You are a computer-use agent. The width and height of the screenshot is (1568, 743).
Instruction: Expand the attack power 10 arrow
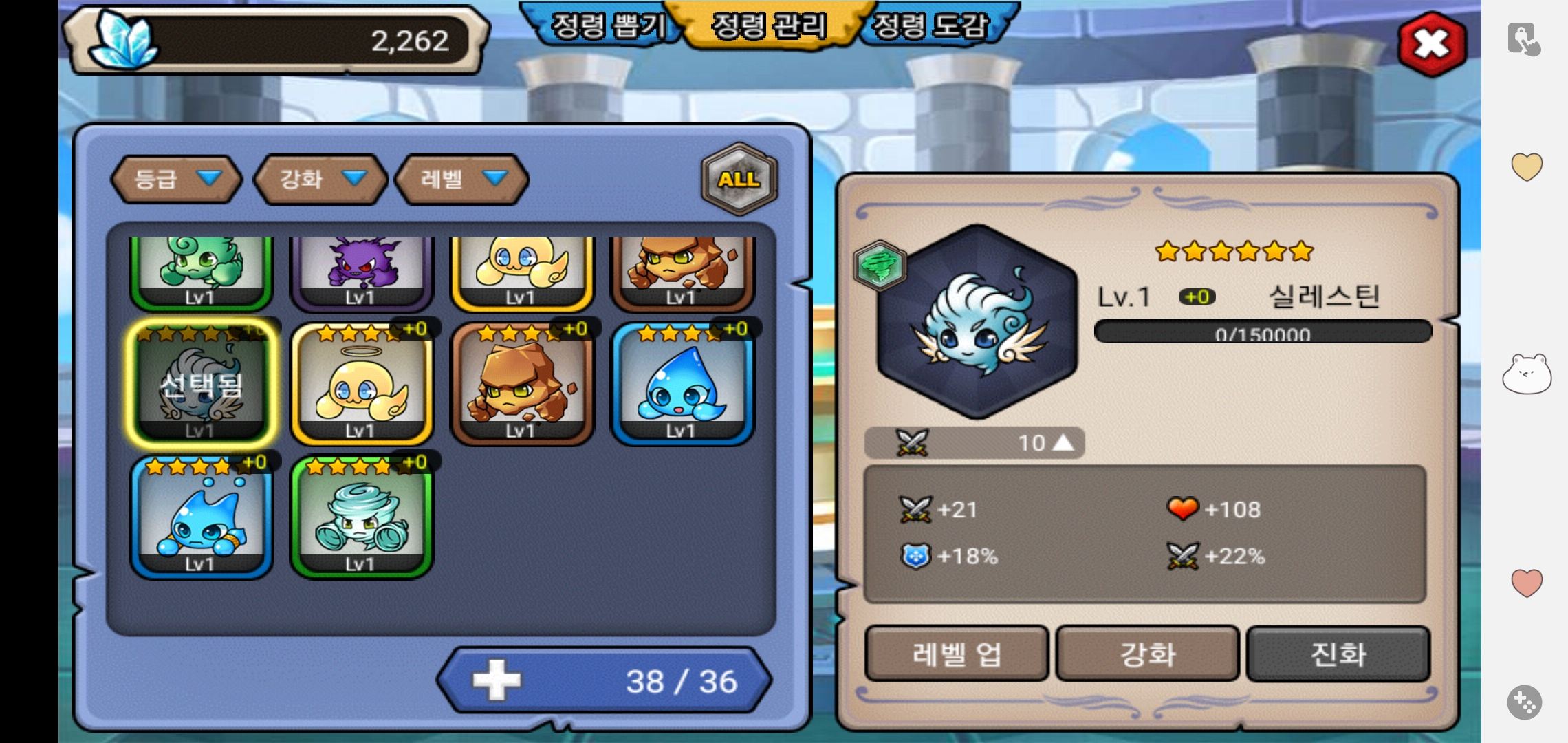[x=1063, y=442]
